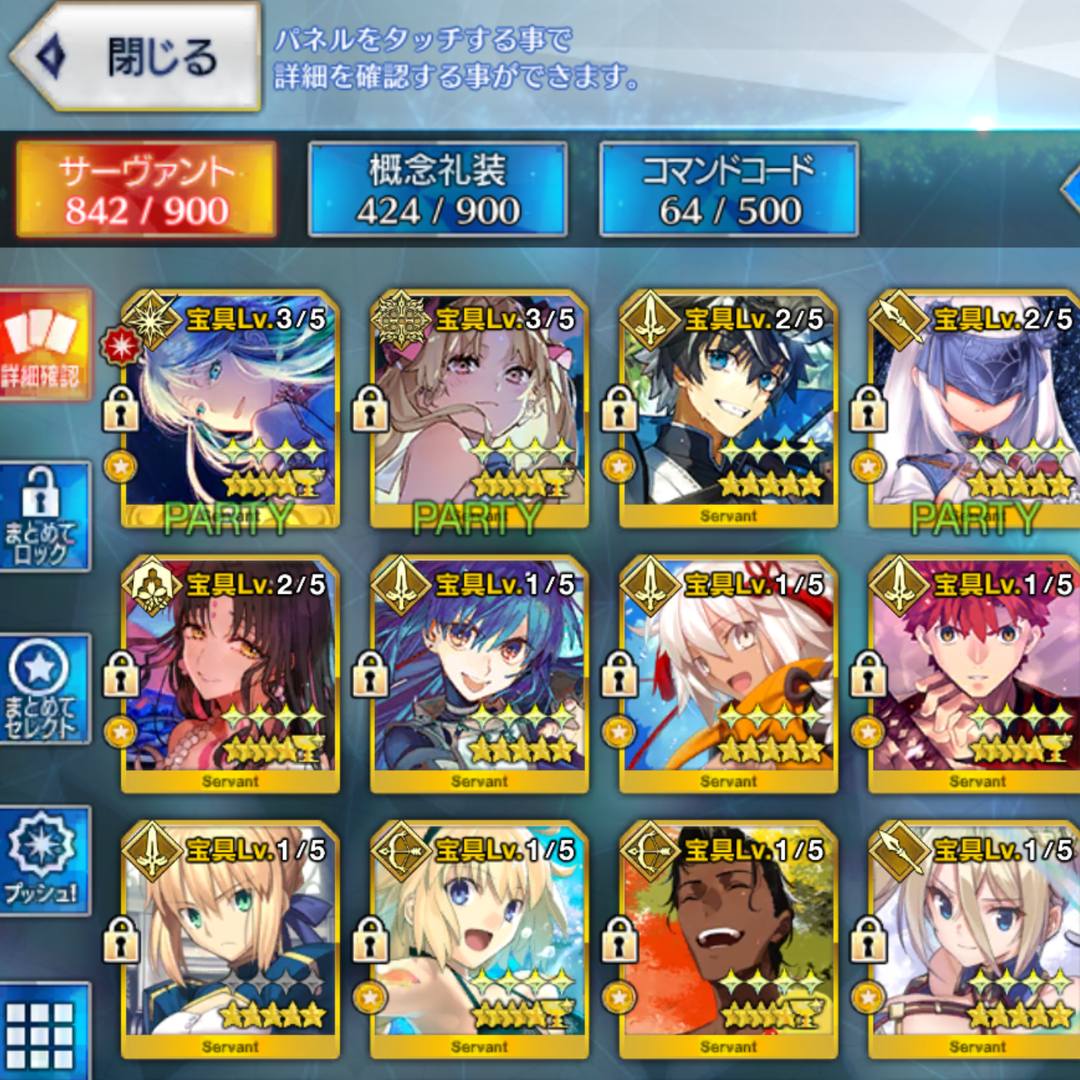Viewport: 1080px width, 1080px height.
Task: Switch to the サーヴァント tab
Action: [146, 190]
